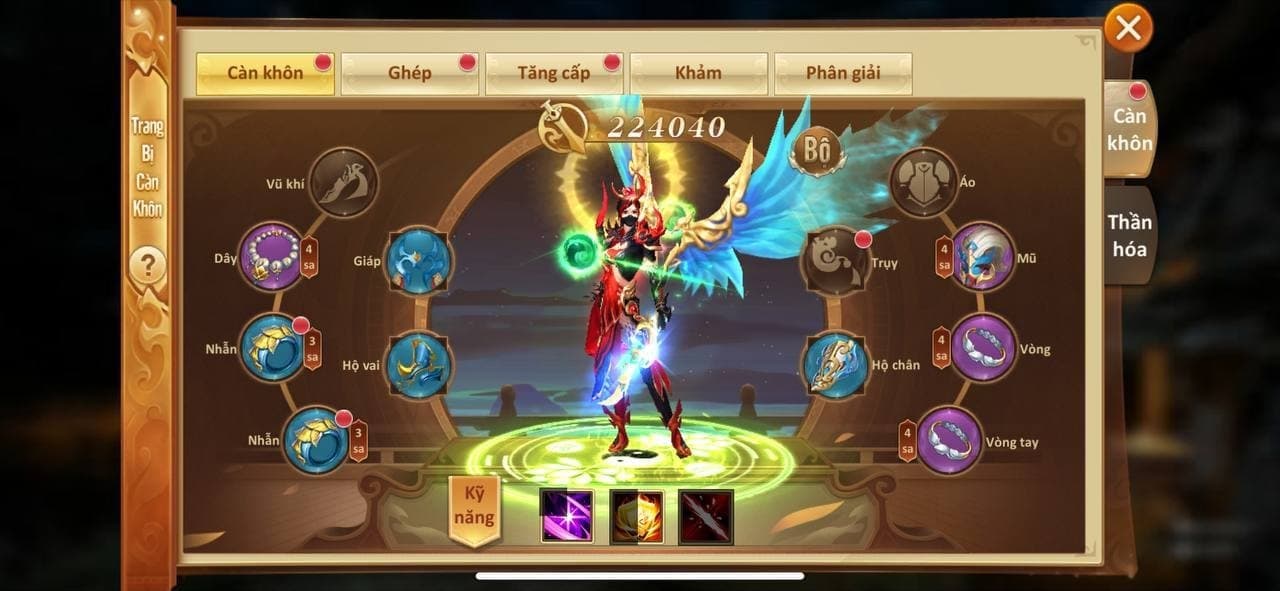Open the Thần hóa side tab
The image size is (1280, 591).
tap(1130, 235)
